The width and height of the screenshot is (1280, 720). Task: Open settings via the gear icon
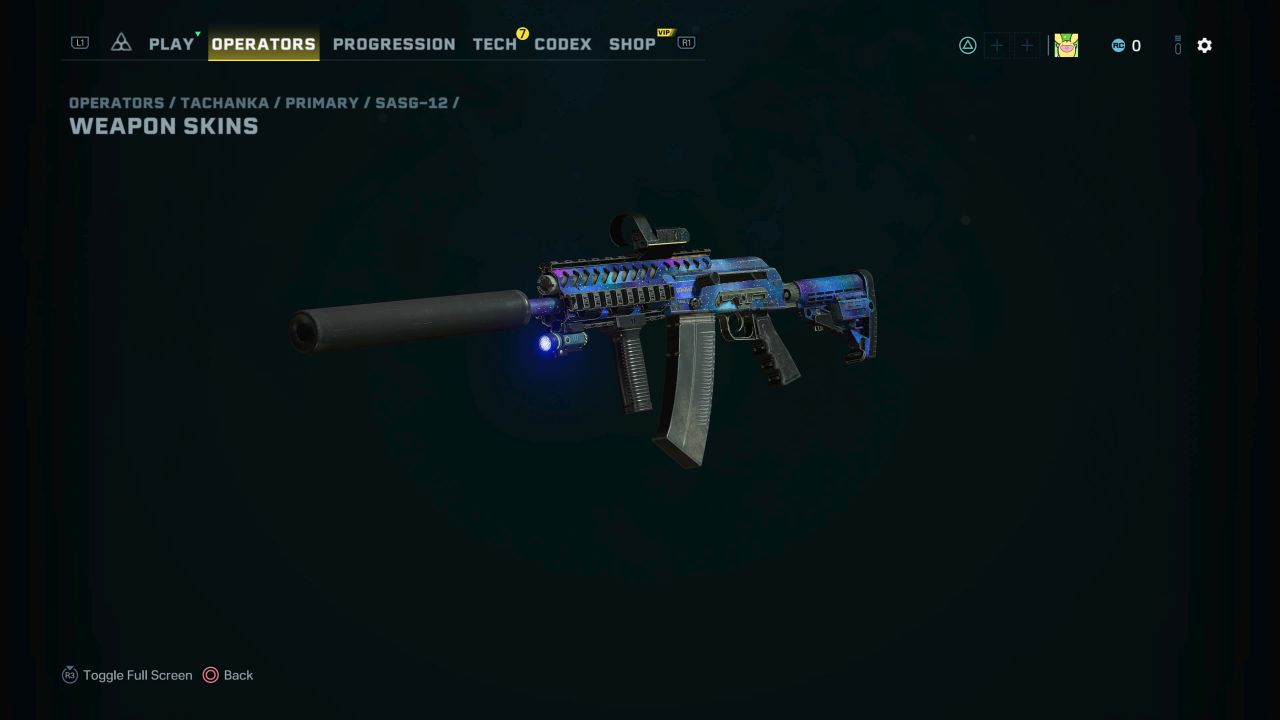pos(1204,45)
